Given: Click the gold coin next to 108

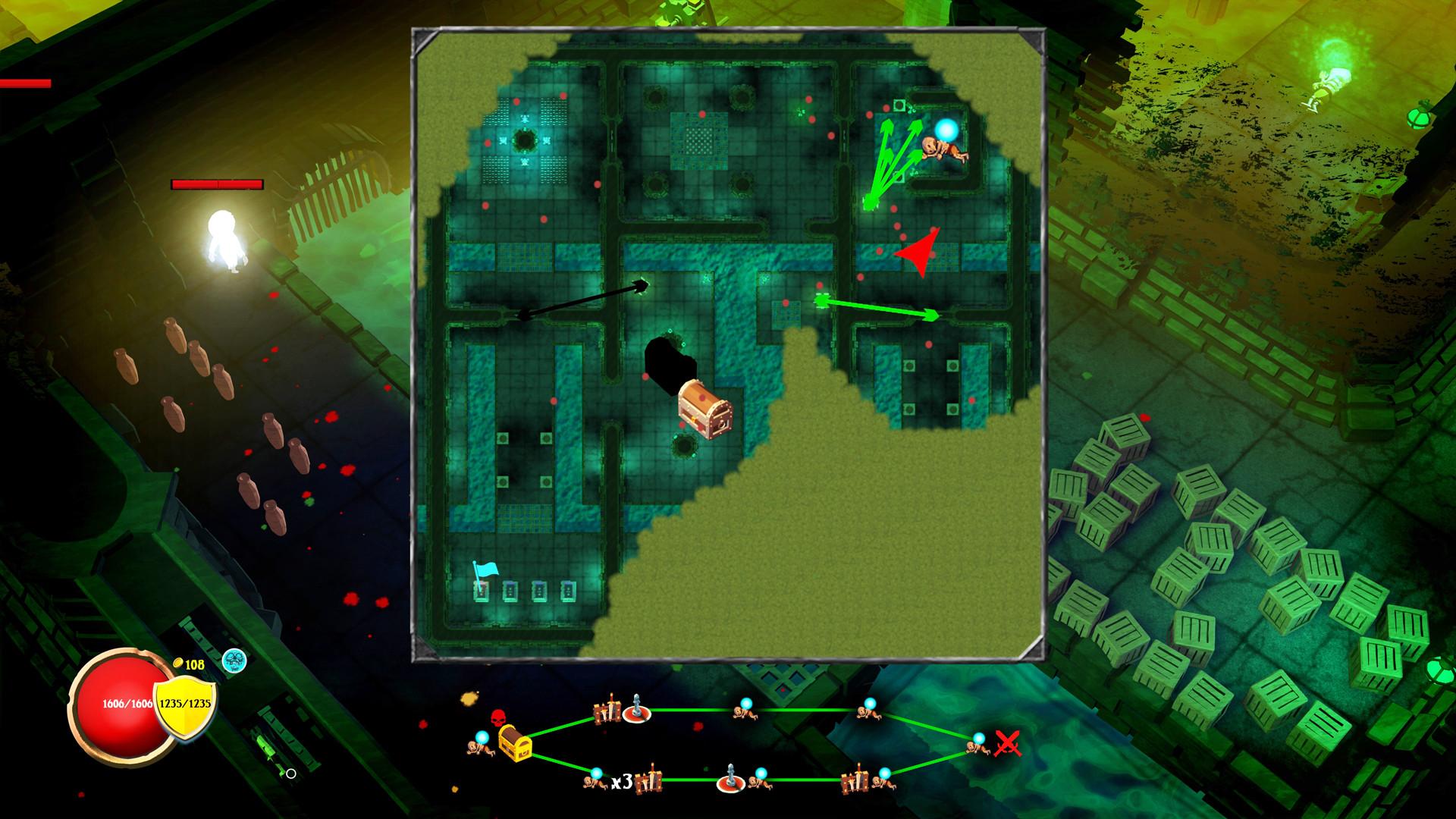Looking at the screenshot, I should pyautogui.click(x=178, y=663).
